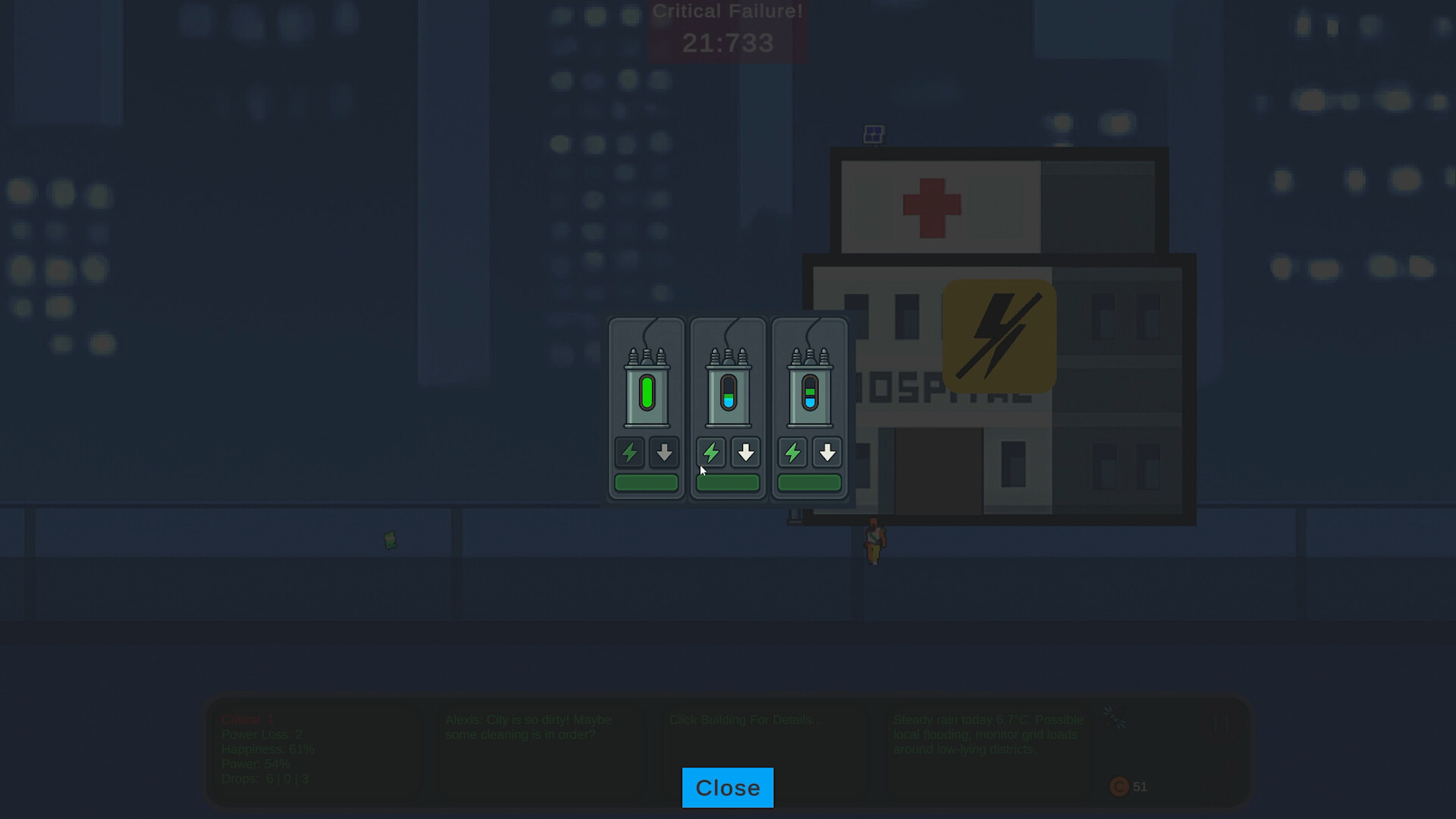
Task: Click down arrow icon on rightmost transformer
Action: tap(827, 453)
